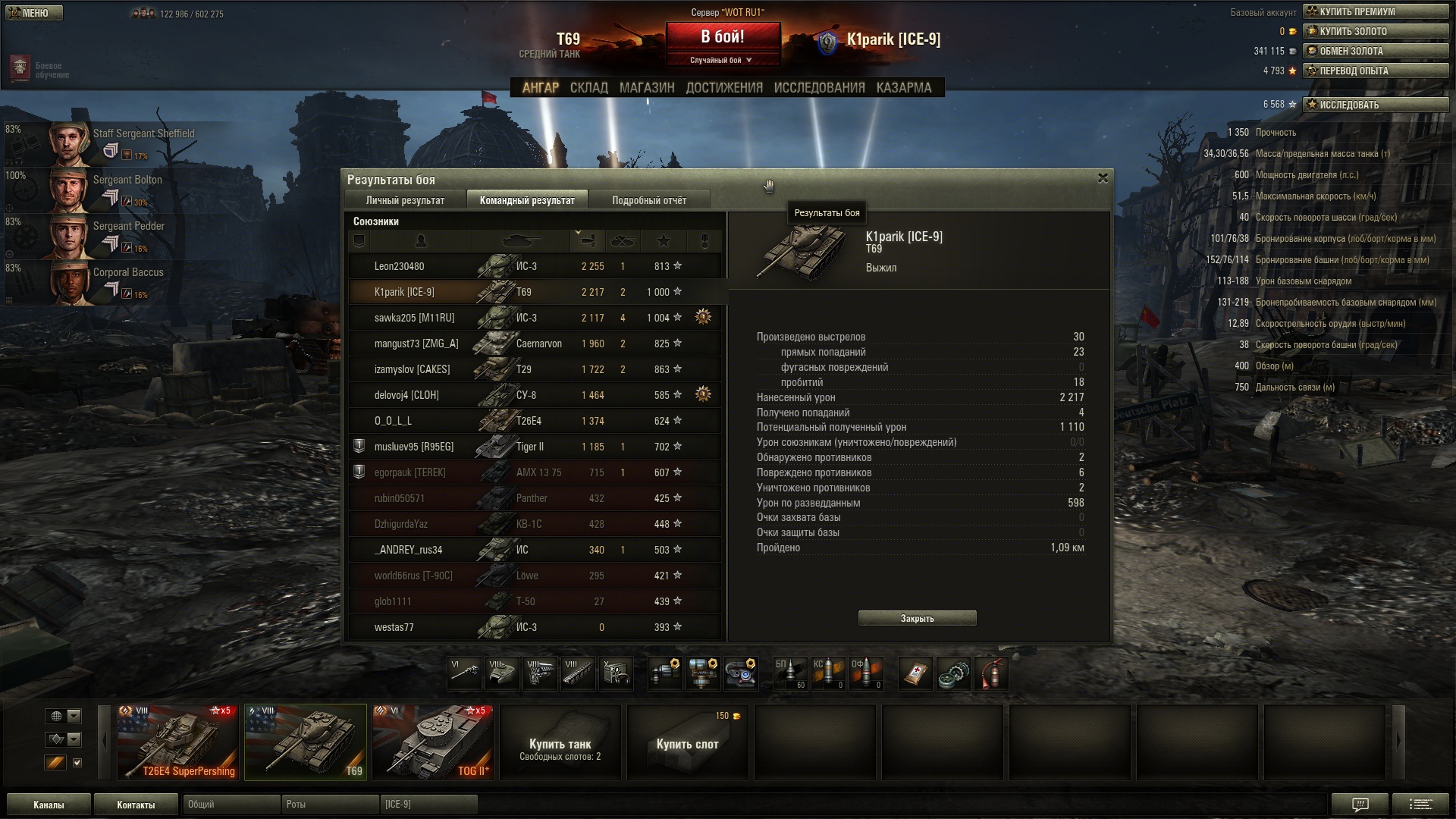Viewport: 1456px width, 819px height.
Task: Switch to the Личный результат tab
Action: coord(405,200)
